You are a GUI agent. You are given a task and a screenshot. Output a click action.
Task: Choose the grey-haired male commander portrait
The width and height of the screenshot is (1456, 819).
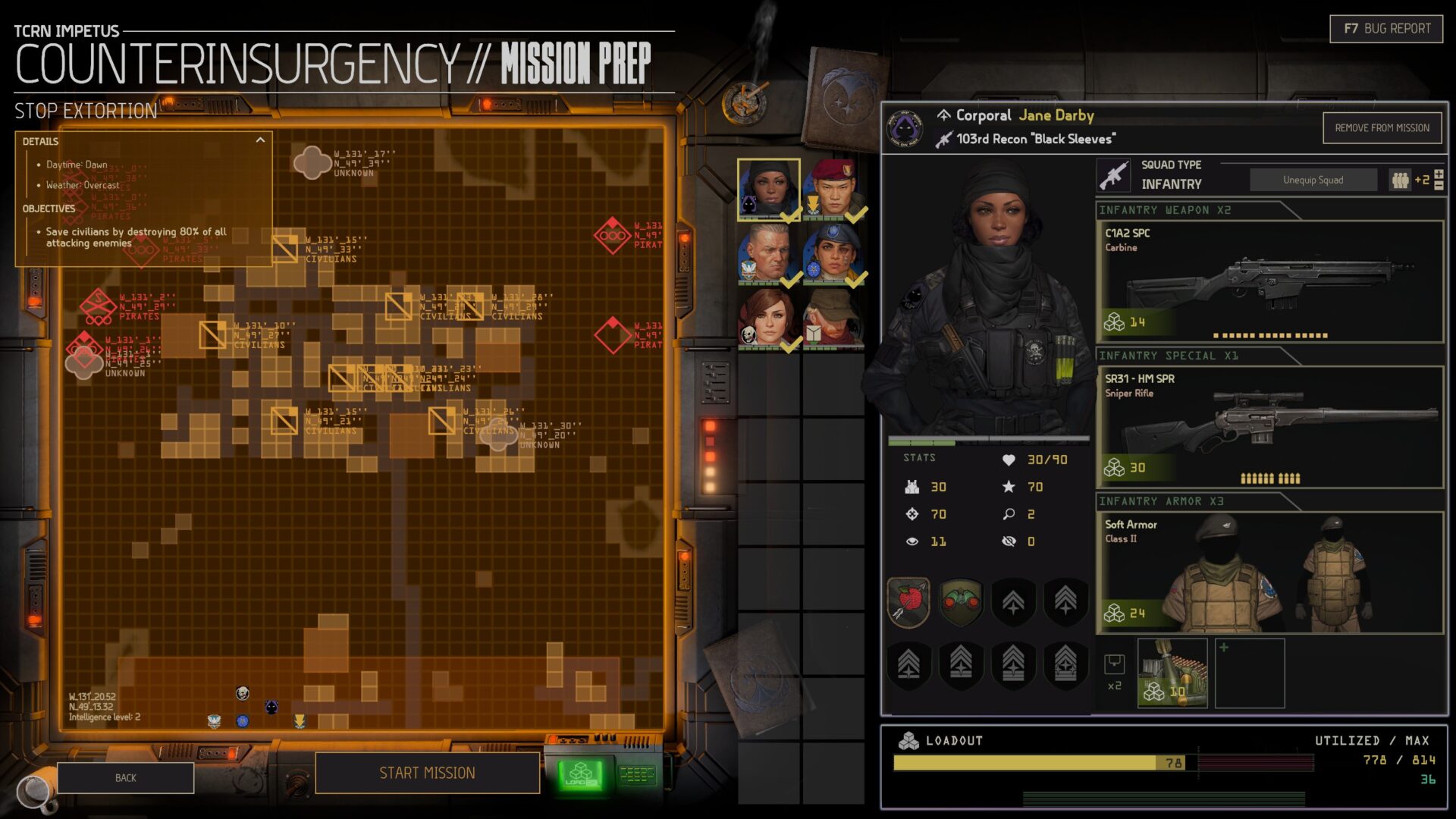[x=768, y=254]
